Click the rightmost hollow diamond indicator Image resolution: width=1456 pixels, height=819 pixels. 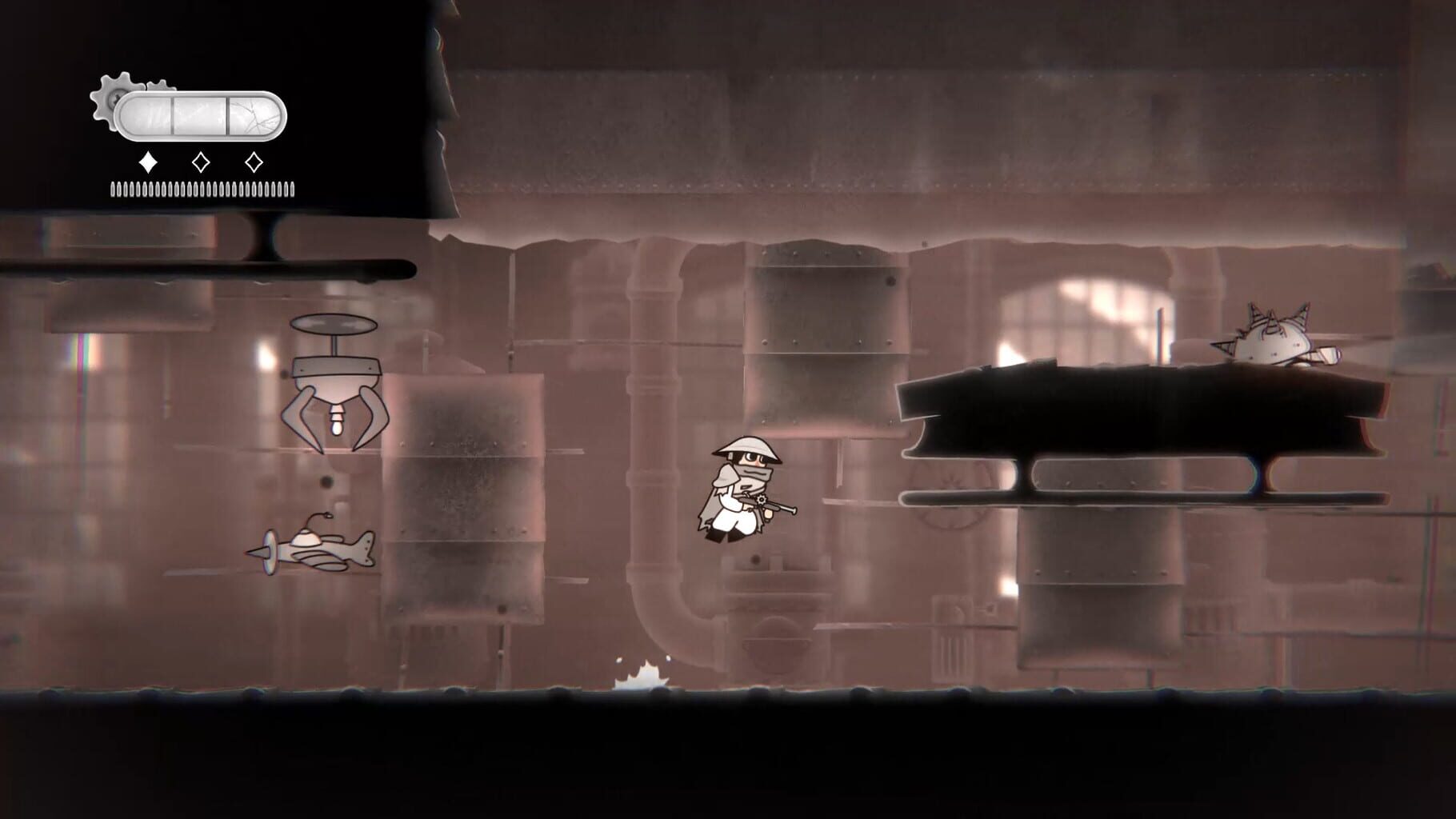(254, 162)
